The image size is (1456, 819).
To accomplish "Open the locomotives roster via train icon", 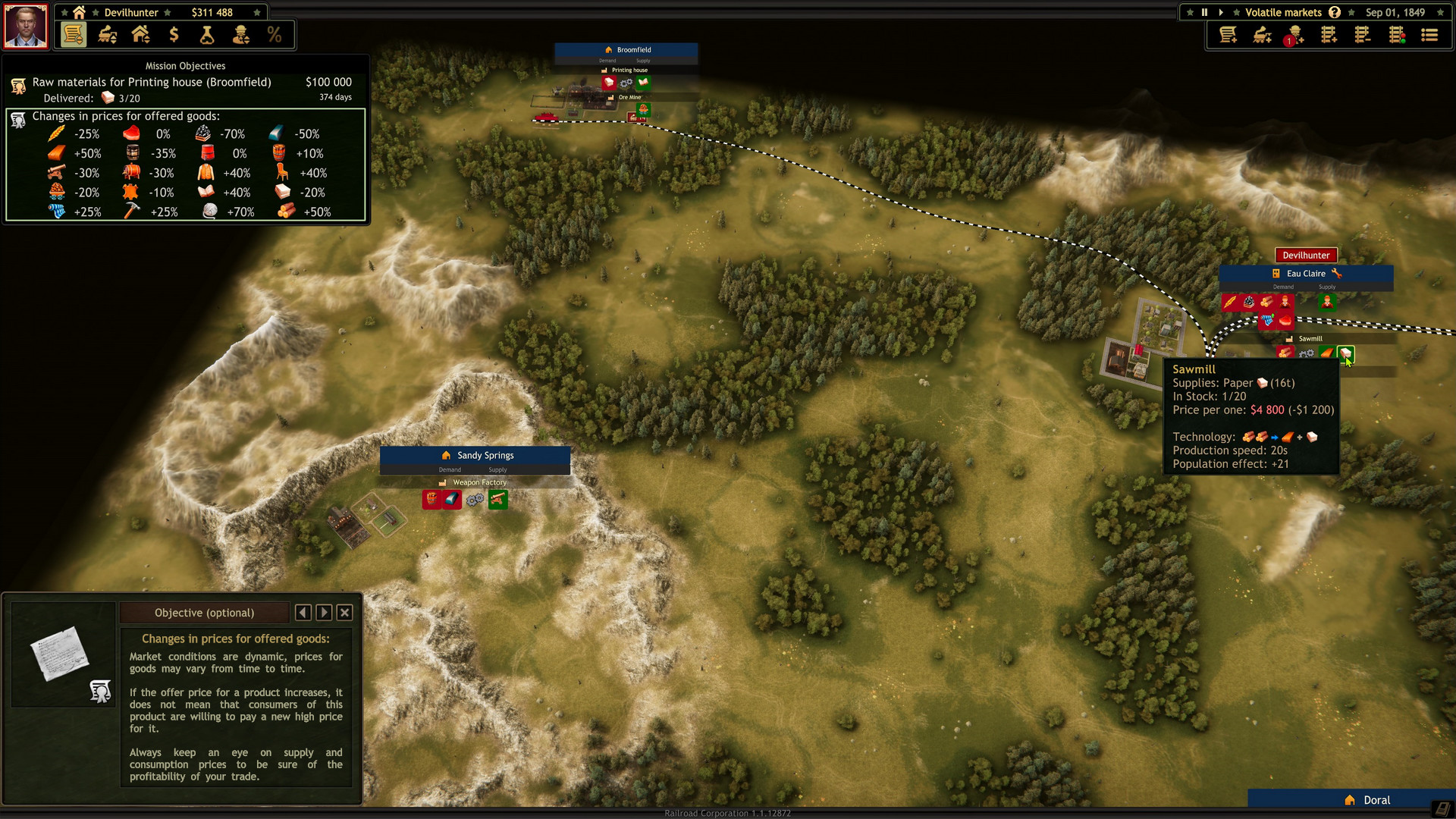I will click(x=106, y=34).
